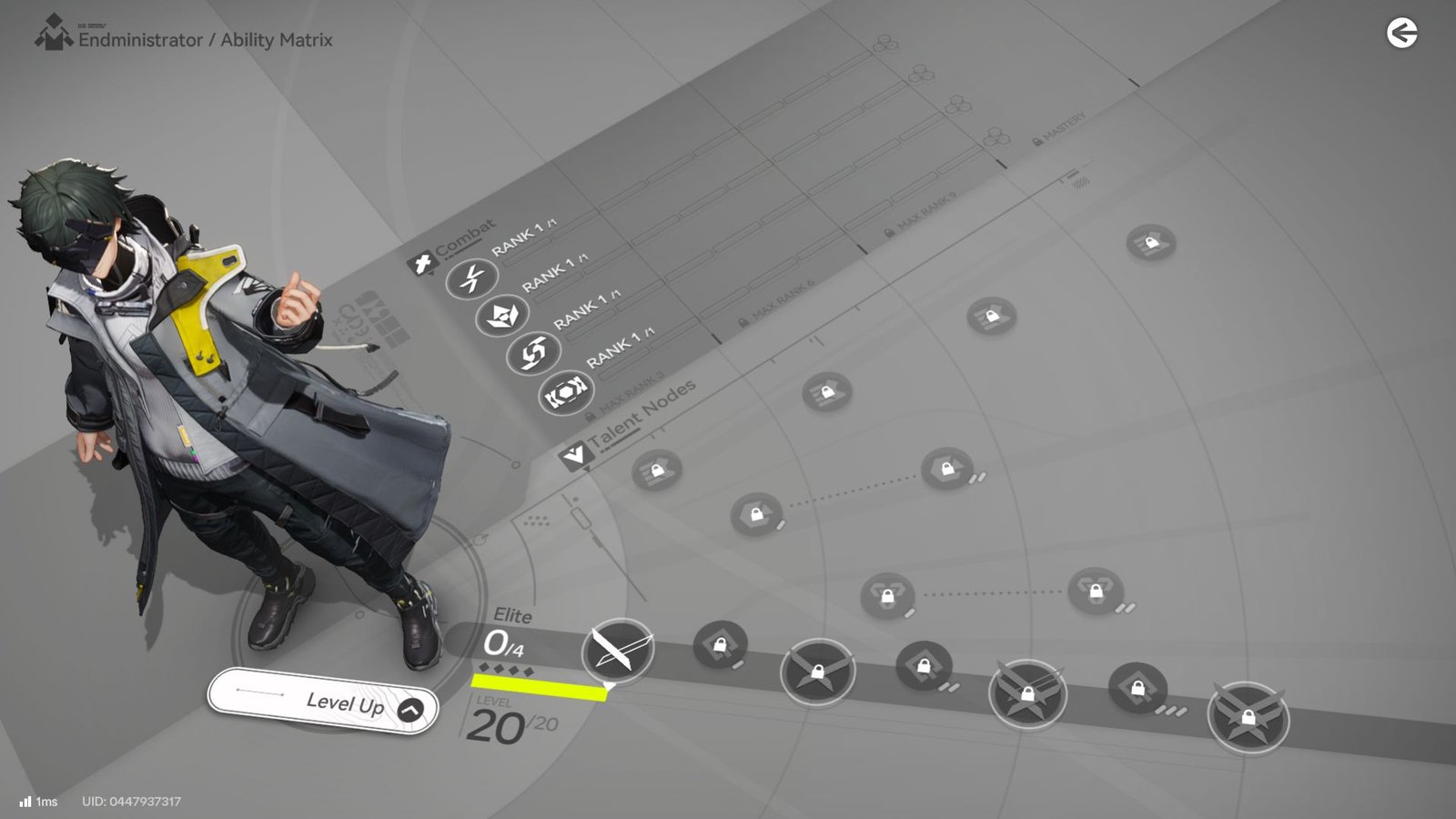Click the spinning shuriken-style Combat skill icon
1456x819 pixels.
pos(535,351)
